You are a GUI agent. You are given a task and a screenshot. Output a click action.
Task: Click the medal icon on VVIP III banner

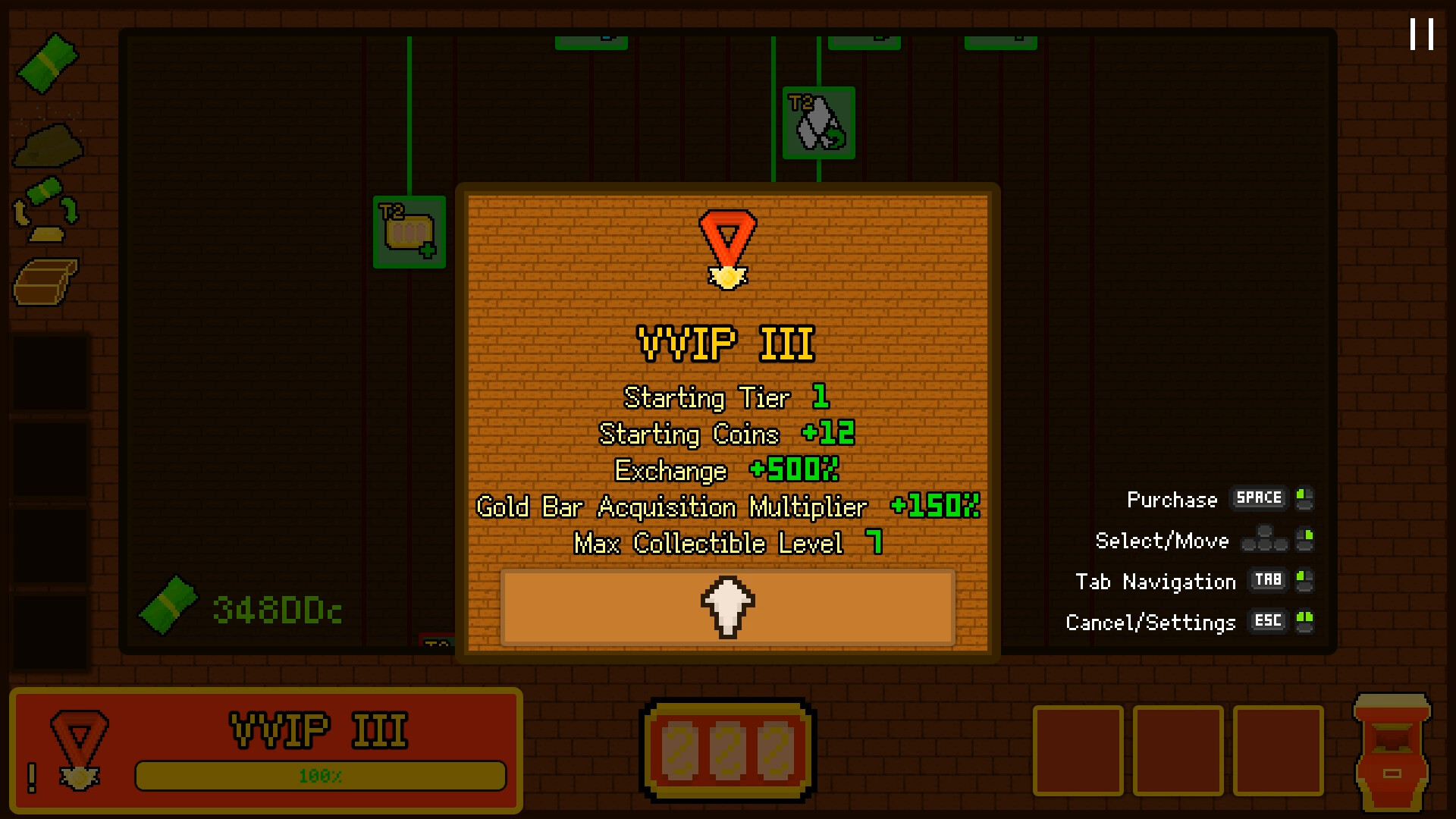point(78,747)
